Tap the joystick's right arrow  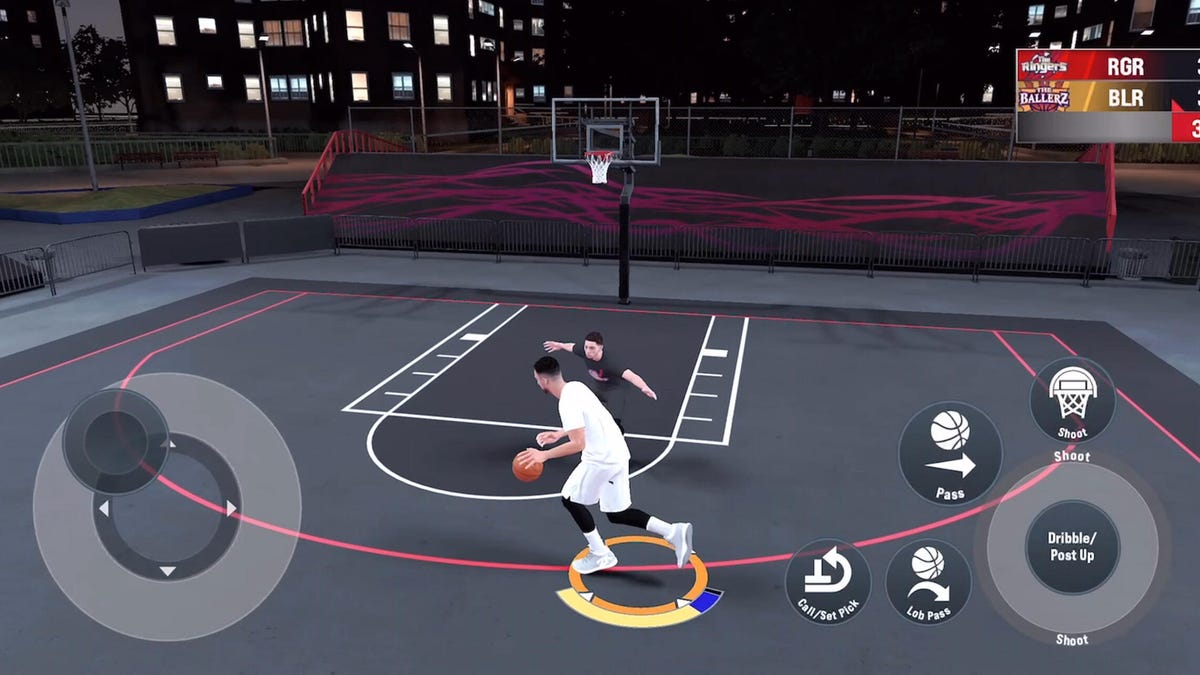coord(231,508)
